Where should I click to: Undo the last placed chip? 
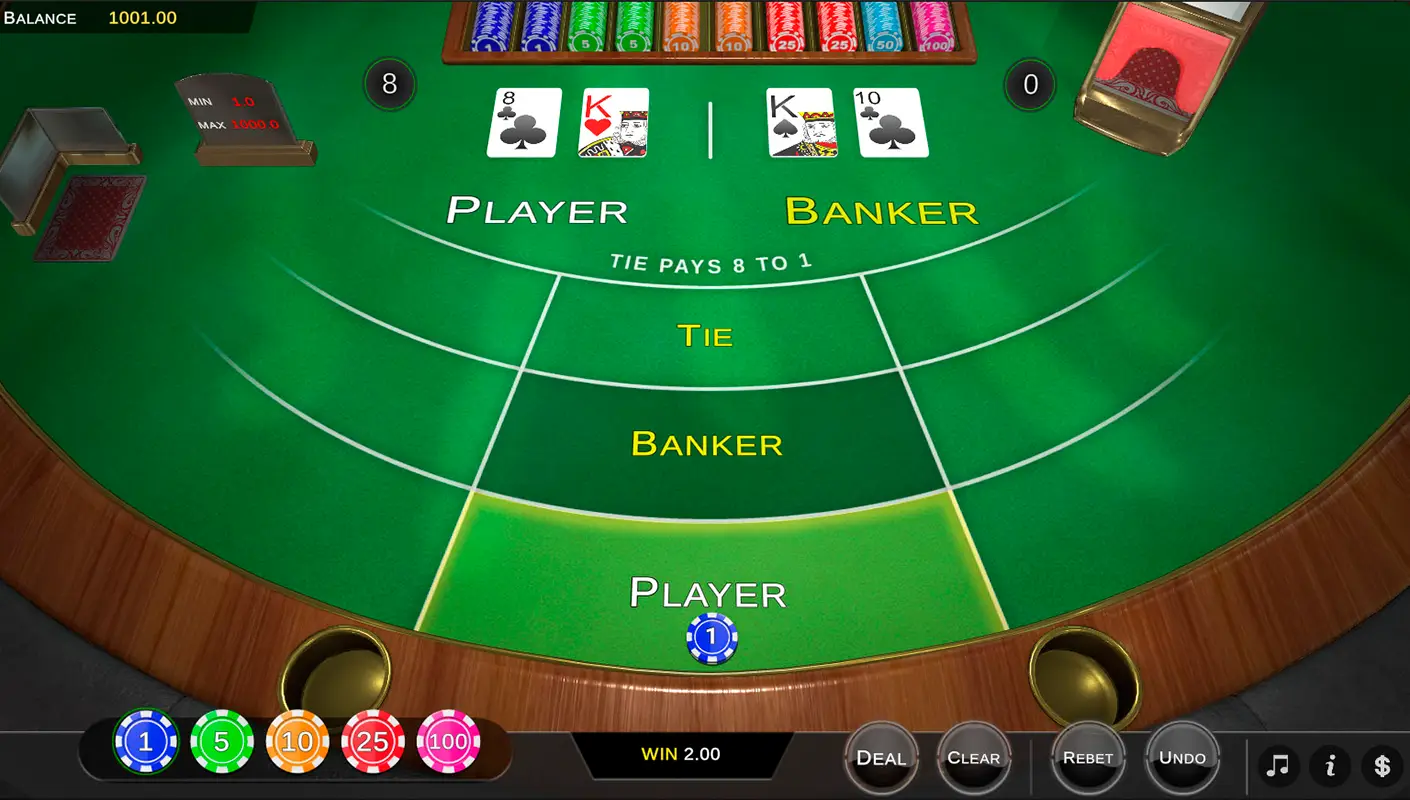pos(1182,758)
